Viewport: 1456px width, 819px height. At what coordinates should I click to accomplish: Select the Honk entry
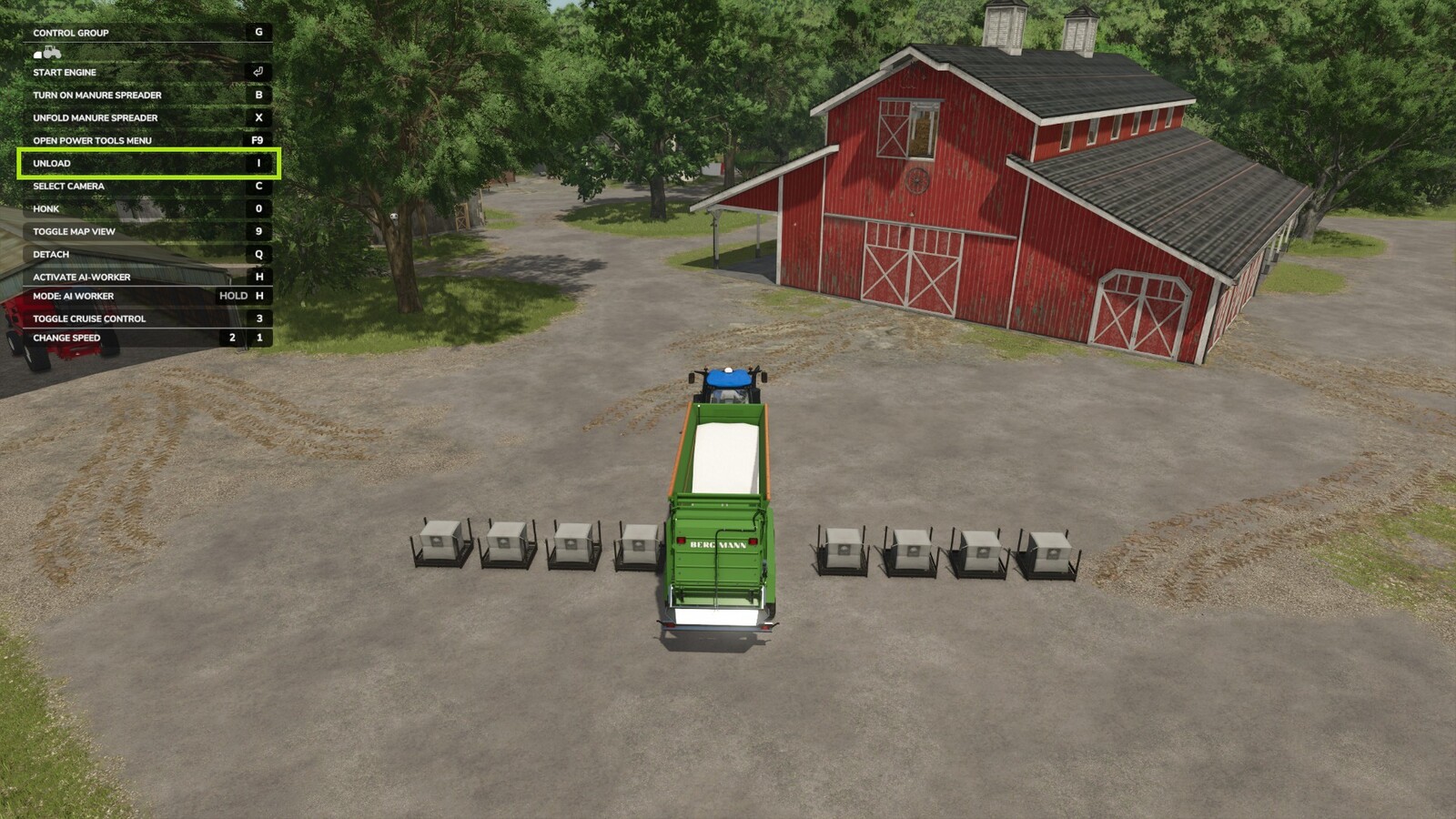pyautogui.click(x=45, y=208)
